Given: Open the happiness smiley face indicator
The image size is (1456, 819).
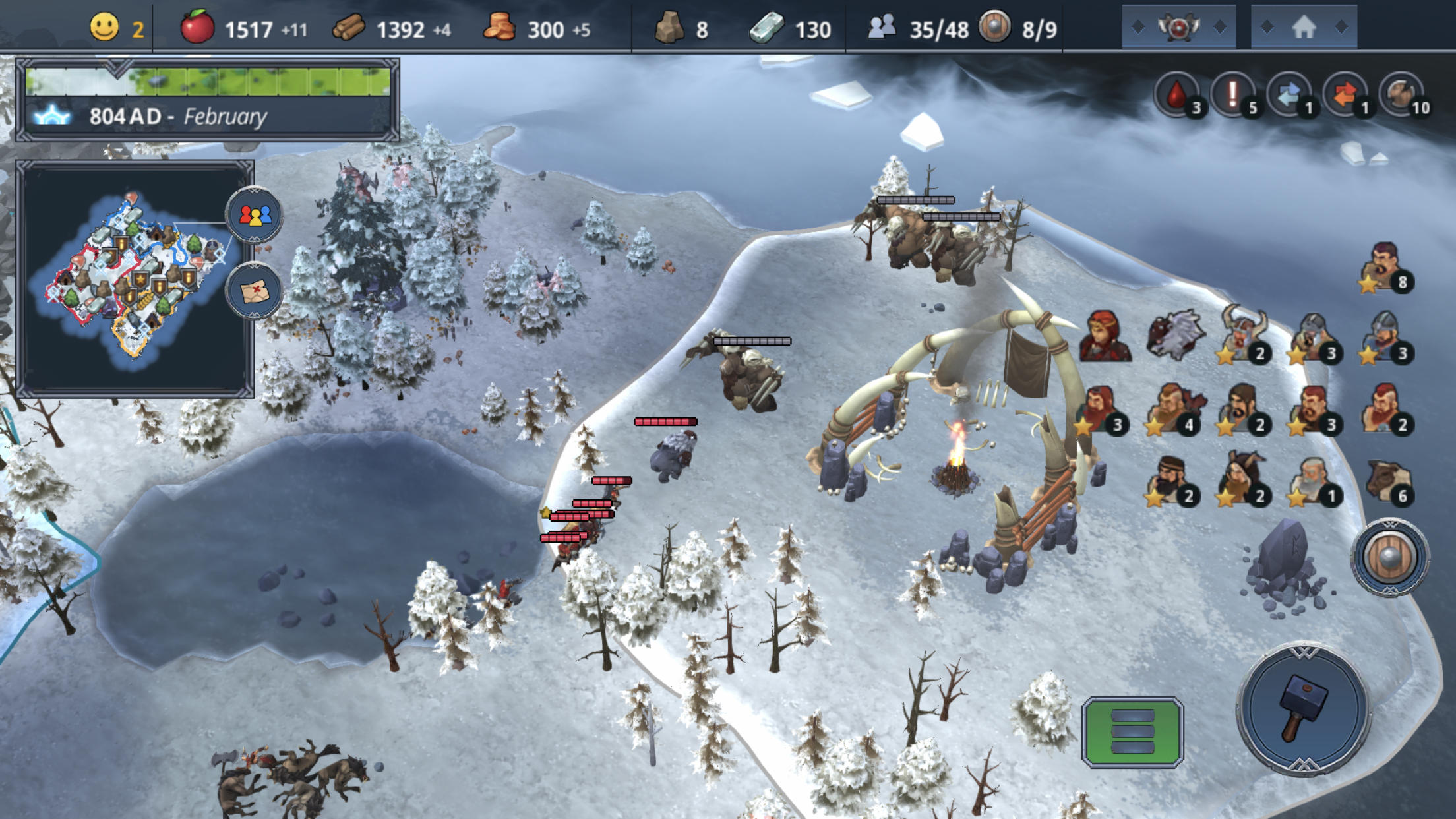Looking at the screenshot, I should pyautogui.click(x=106, y=28).
